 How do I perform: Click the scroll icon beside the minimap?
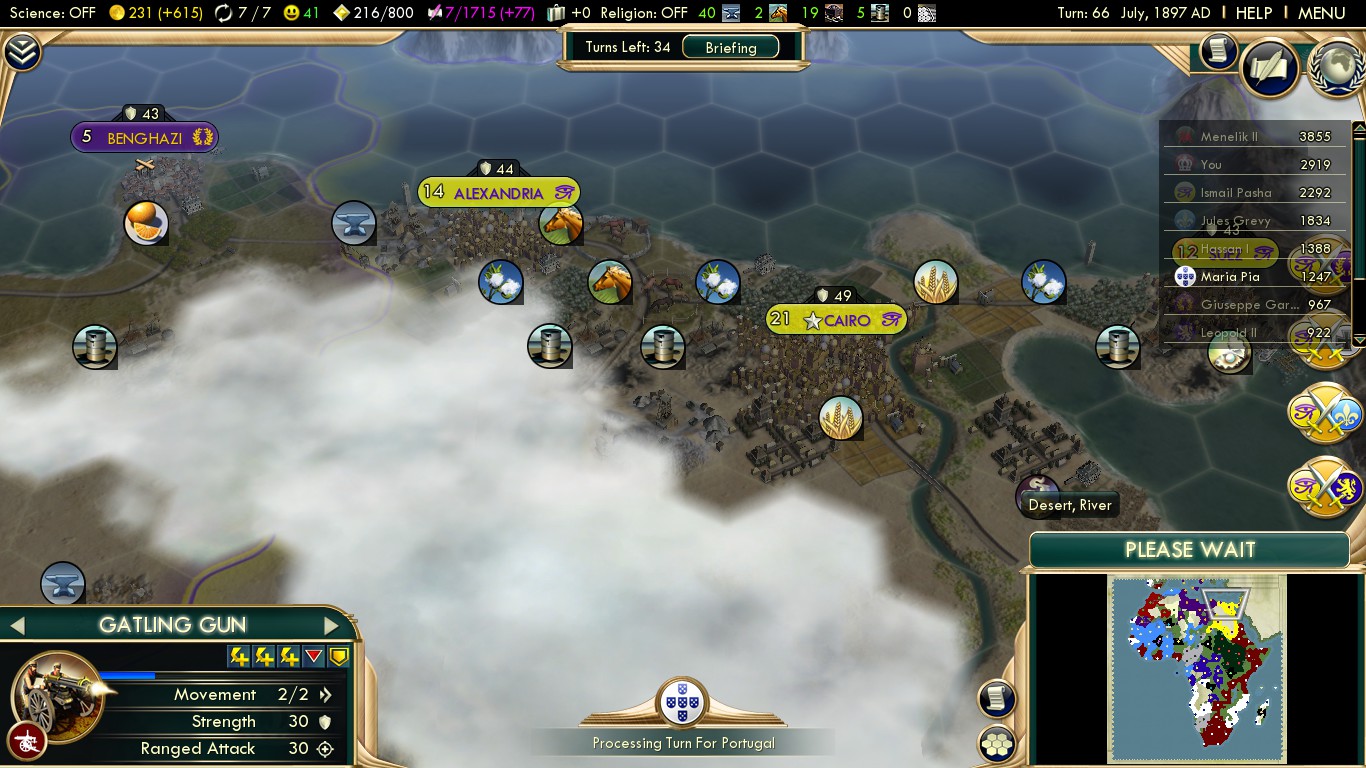[x=997, y=699]
